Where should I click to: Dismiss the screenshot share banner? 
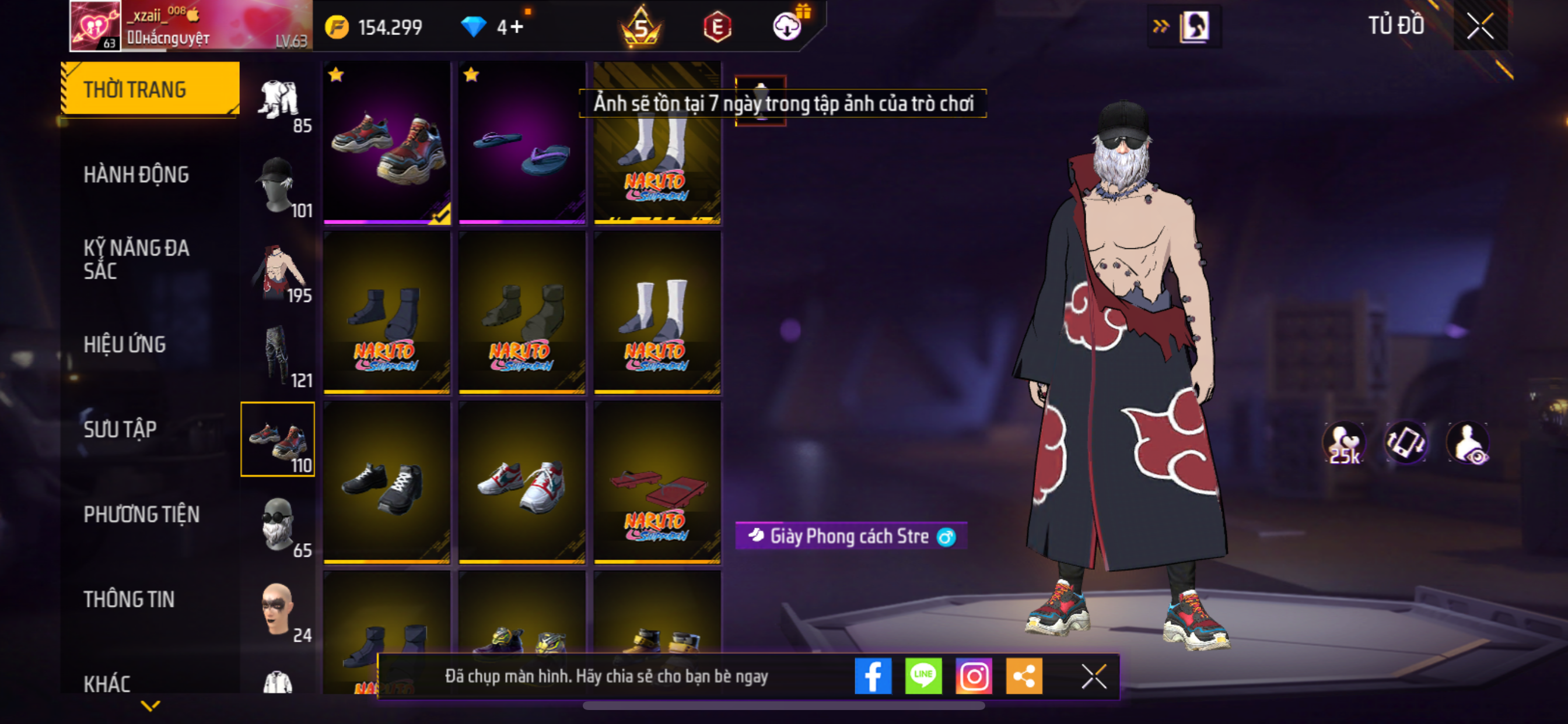pos(1093,676)
